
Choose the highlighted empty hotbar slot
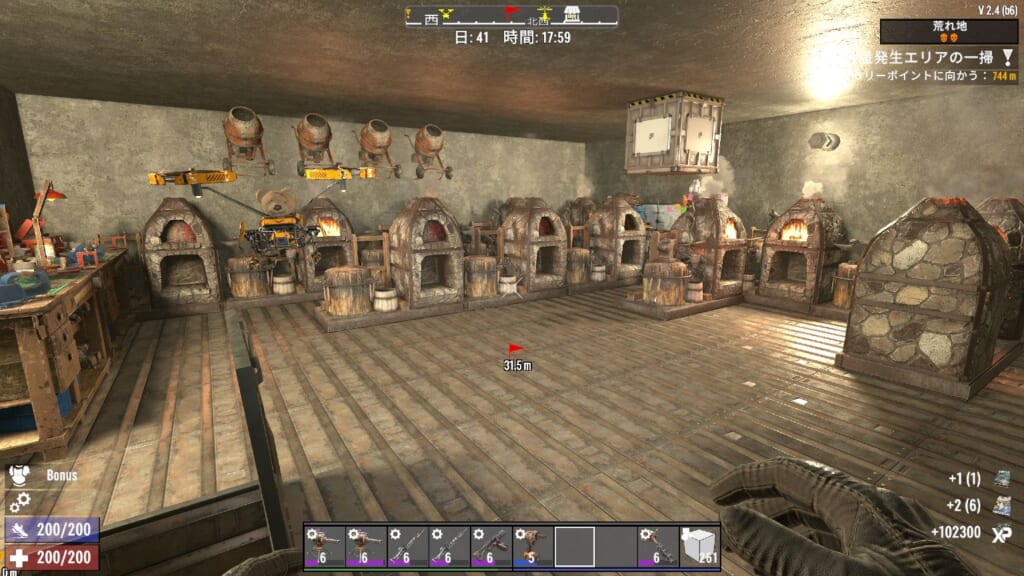click(x=575, y=546)
